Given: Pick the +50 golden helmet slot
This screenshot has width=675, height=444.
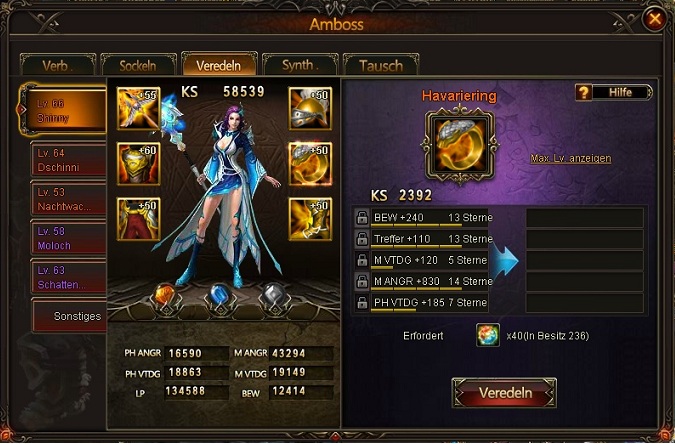Looking at the screenshot, I should 309,107.
